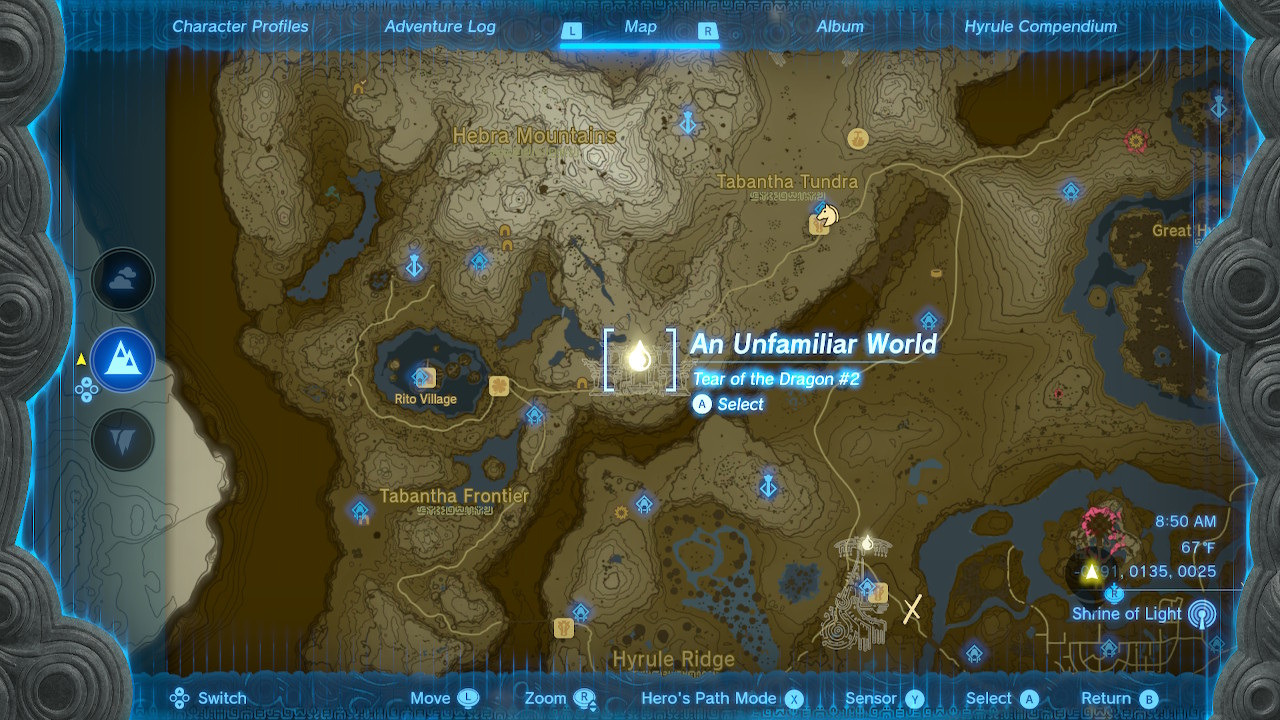The image size is (1280, 720).
Task: Switch to the Album tab
Action: pos(840,27)
